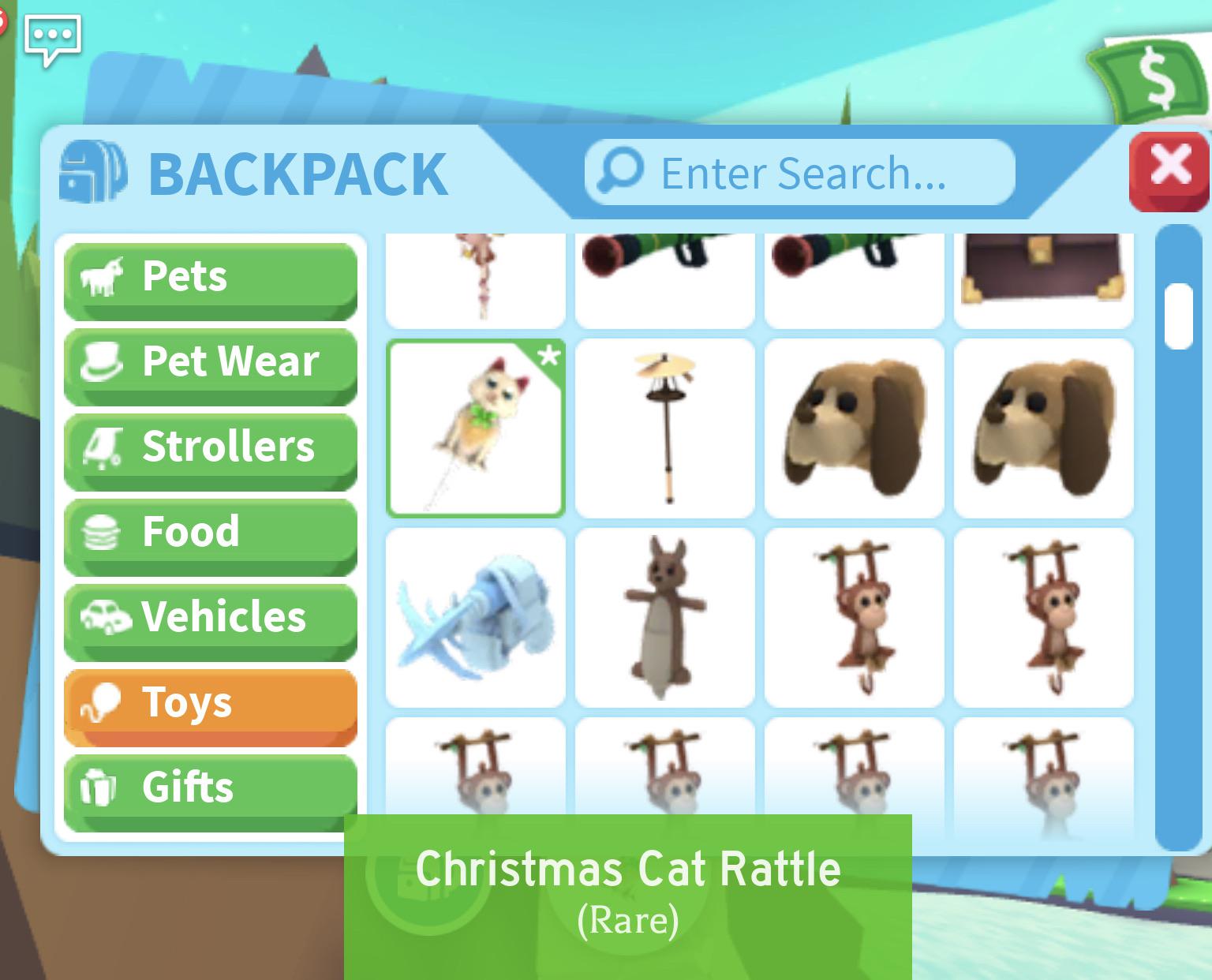Image resolution: width=1212 pixels, height=980 pixels.
Task: Click the first puppy plush toy
Action: 854,428
